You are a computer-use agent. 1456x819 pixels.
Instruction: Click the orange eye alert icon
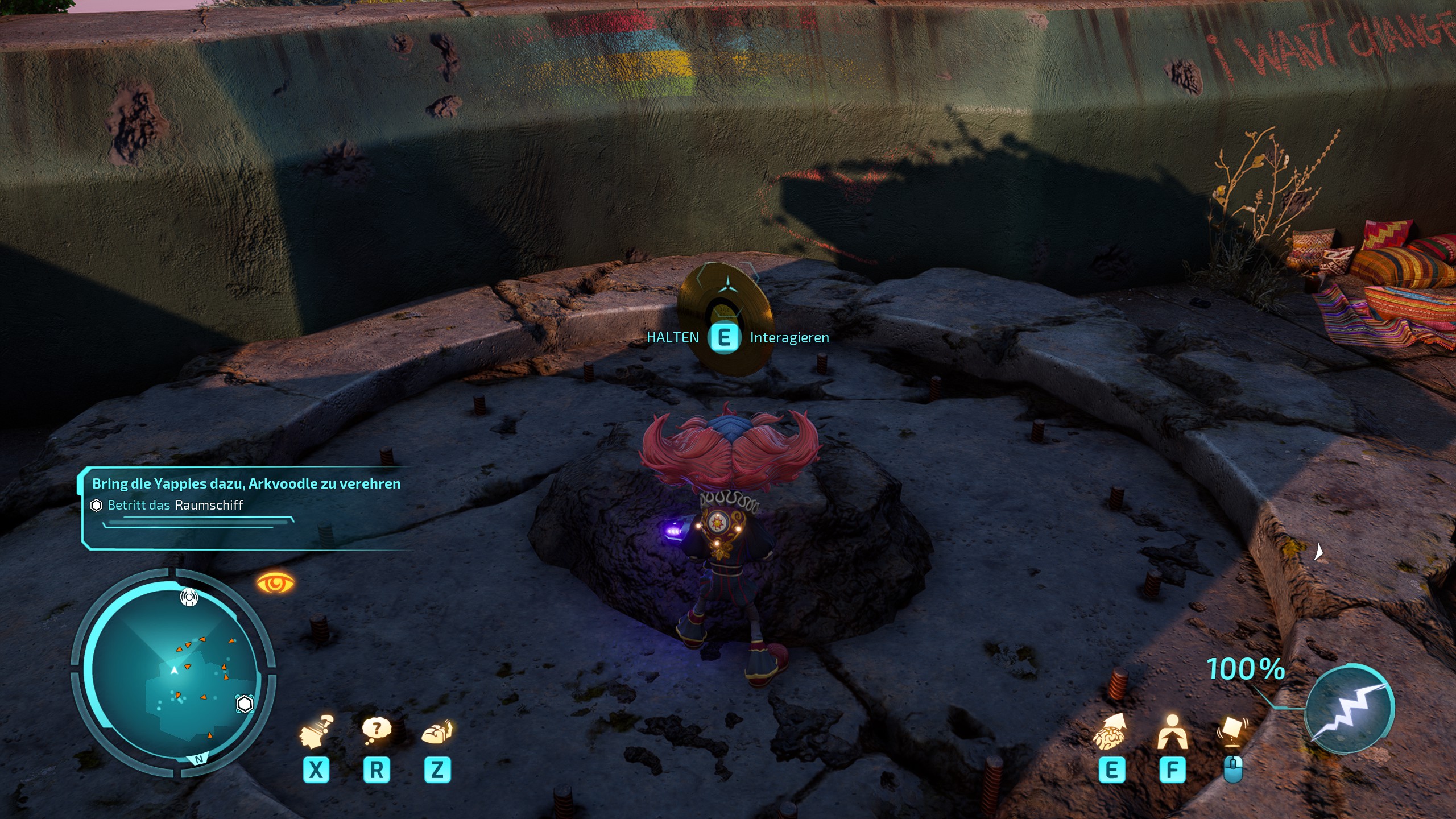coord(275,583)
